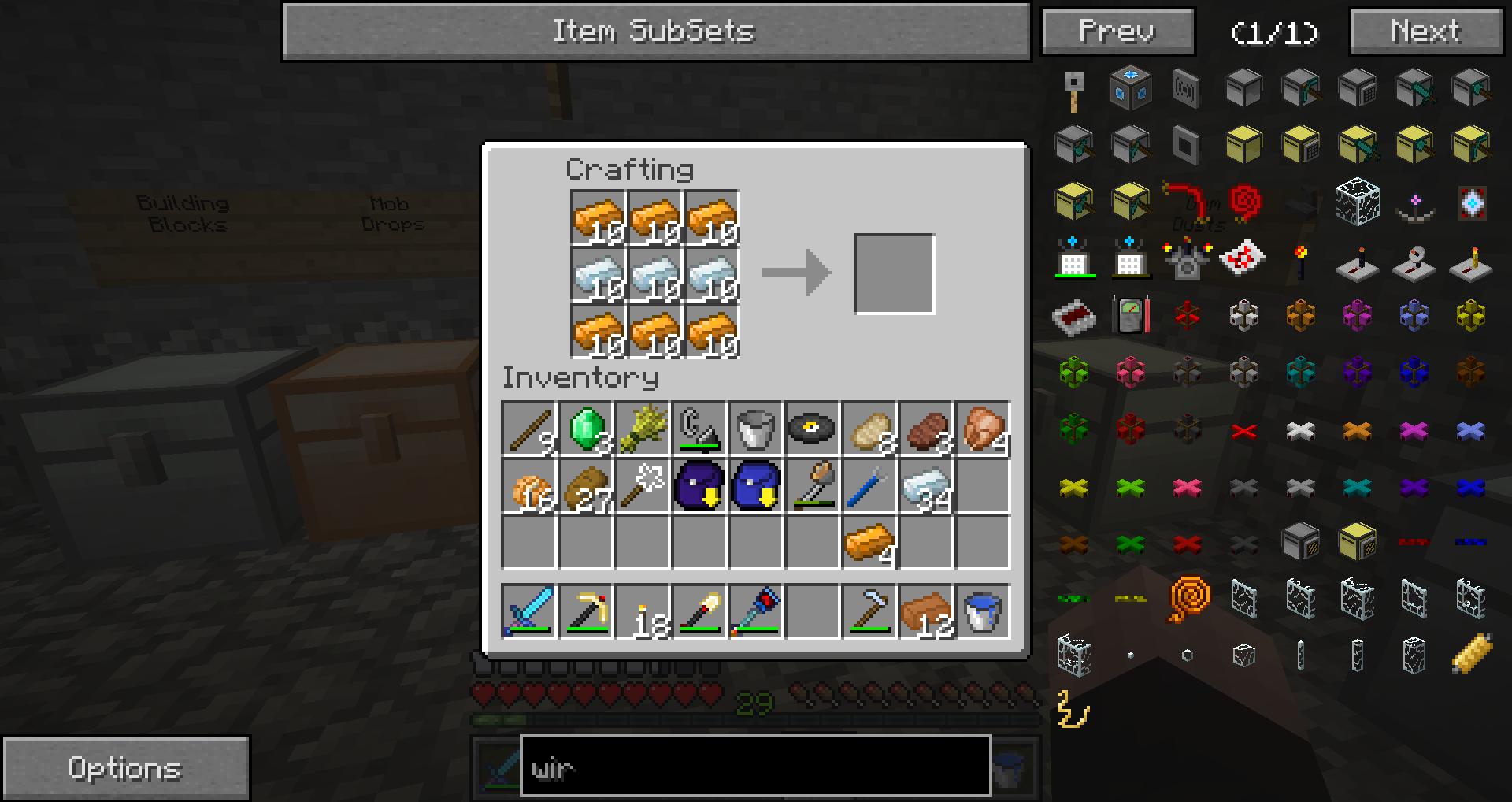Select the stack of 27 potatoes
Viewport: 1512px width, 802px height.
tap(587, 487)
